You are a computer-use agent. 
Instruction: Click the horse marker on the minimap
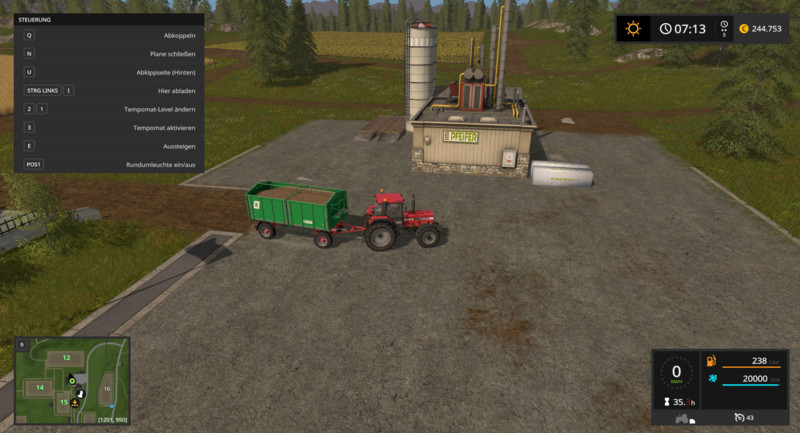point(81,393)
